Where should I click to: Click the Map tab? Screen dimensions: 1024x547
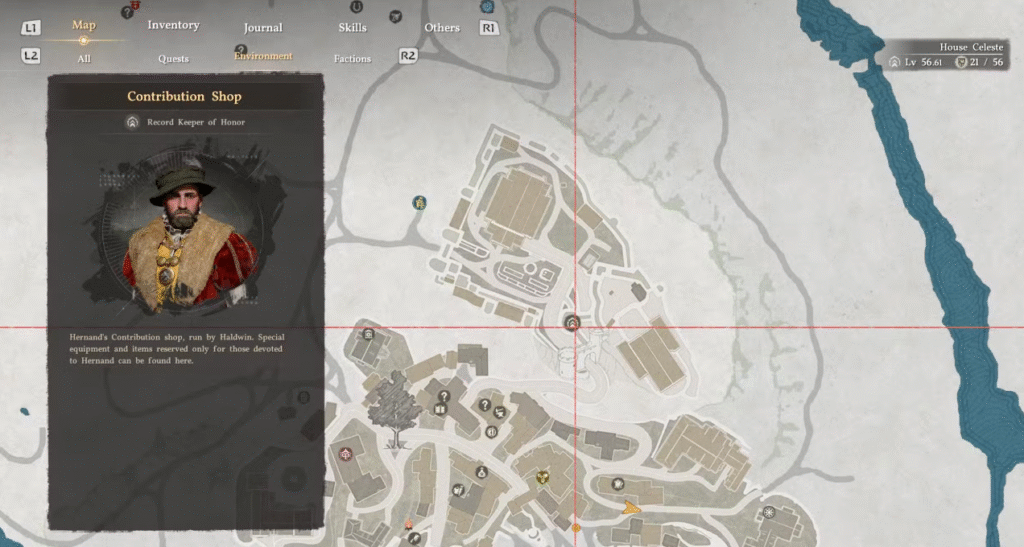[84, 25]
